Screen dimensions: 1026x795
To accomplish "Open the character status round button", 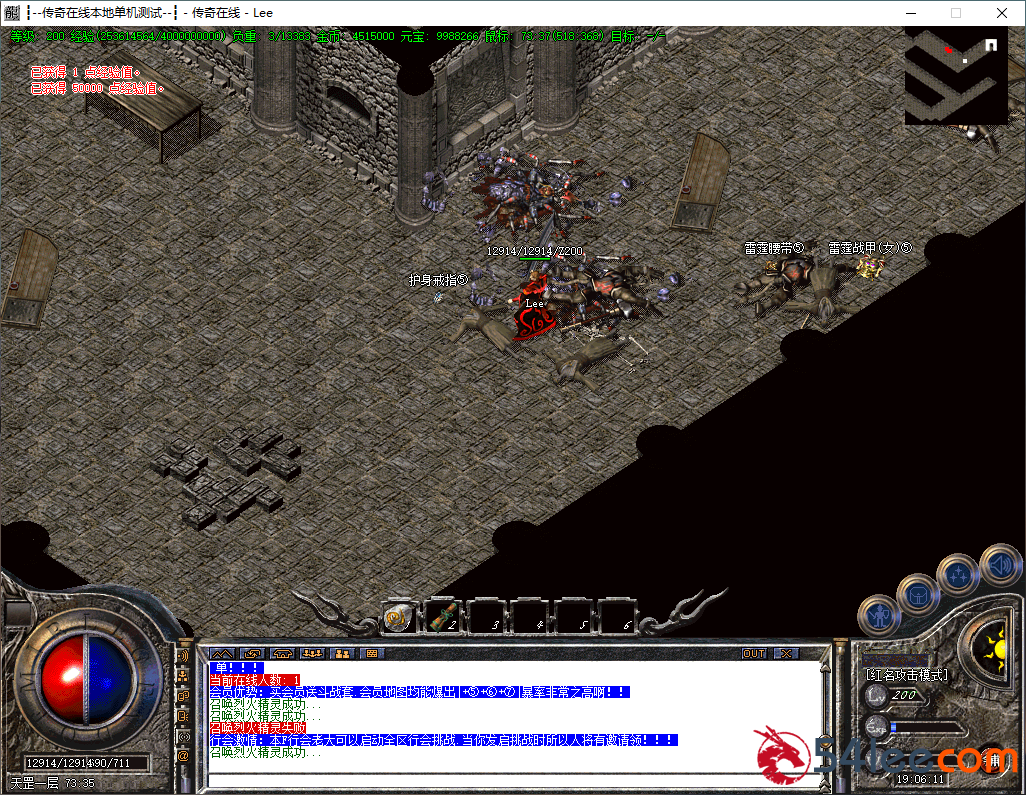I will 879,614.
